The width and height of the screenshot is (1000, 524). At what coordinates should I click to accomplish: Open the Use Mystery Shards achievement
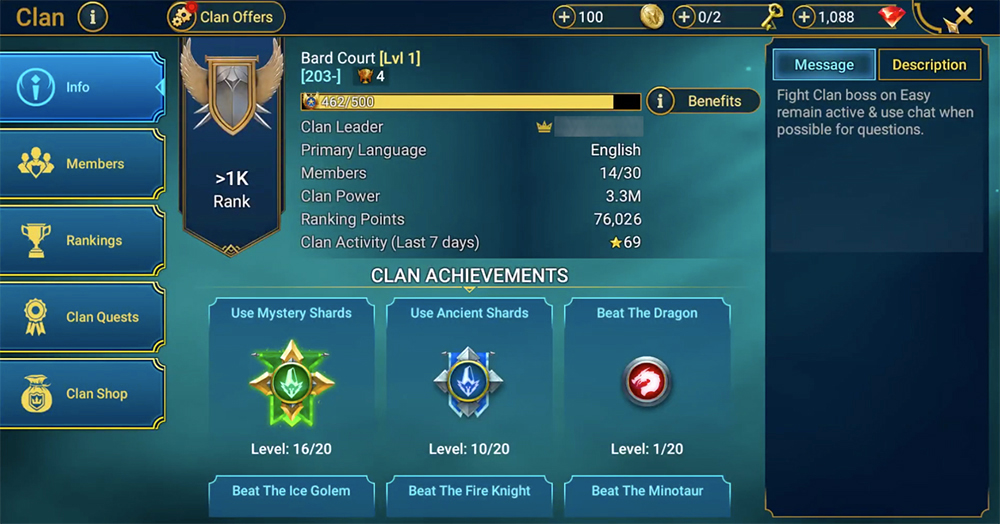point(291,380)
